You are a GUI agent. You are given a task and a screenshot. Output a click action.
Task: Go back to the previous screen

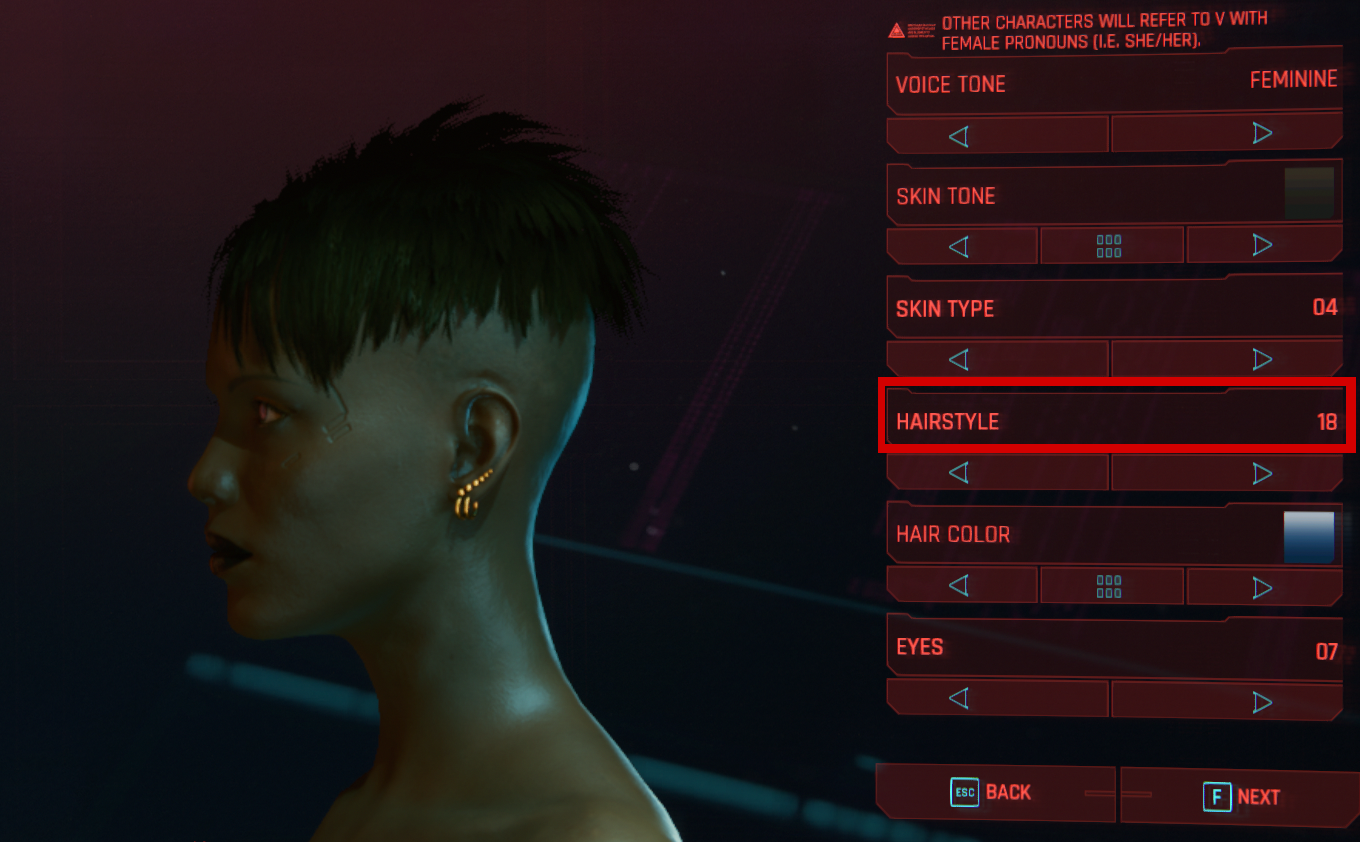(x=993, y=793)
